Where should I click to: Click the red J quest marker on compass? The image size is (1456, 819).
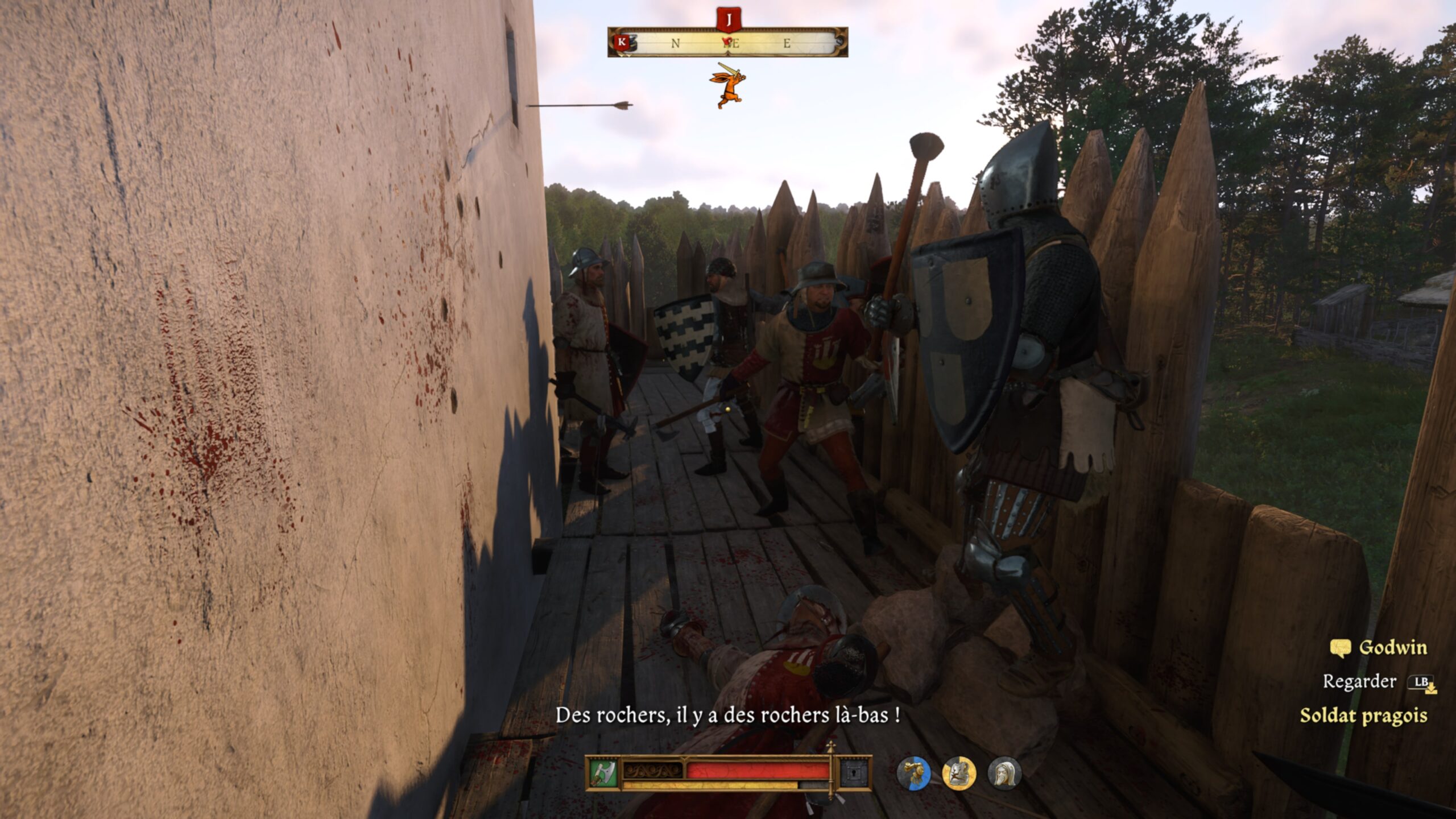point(728,20)
